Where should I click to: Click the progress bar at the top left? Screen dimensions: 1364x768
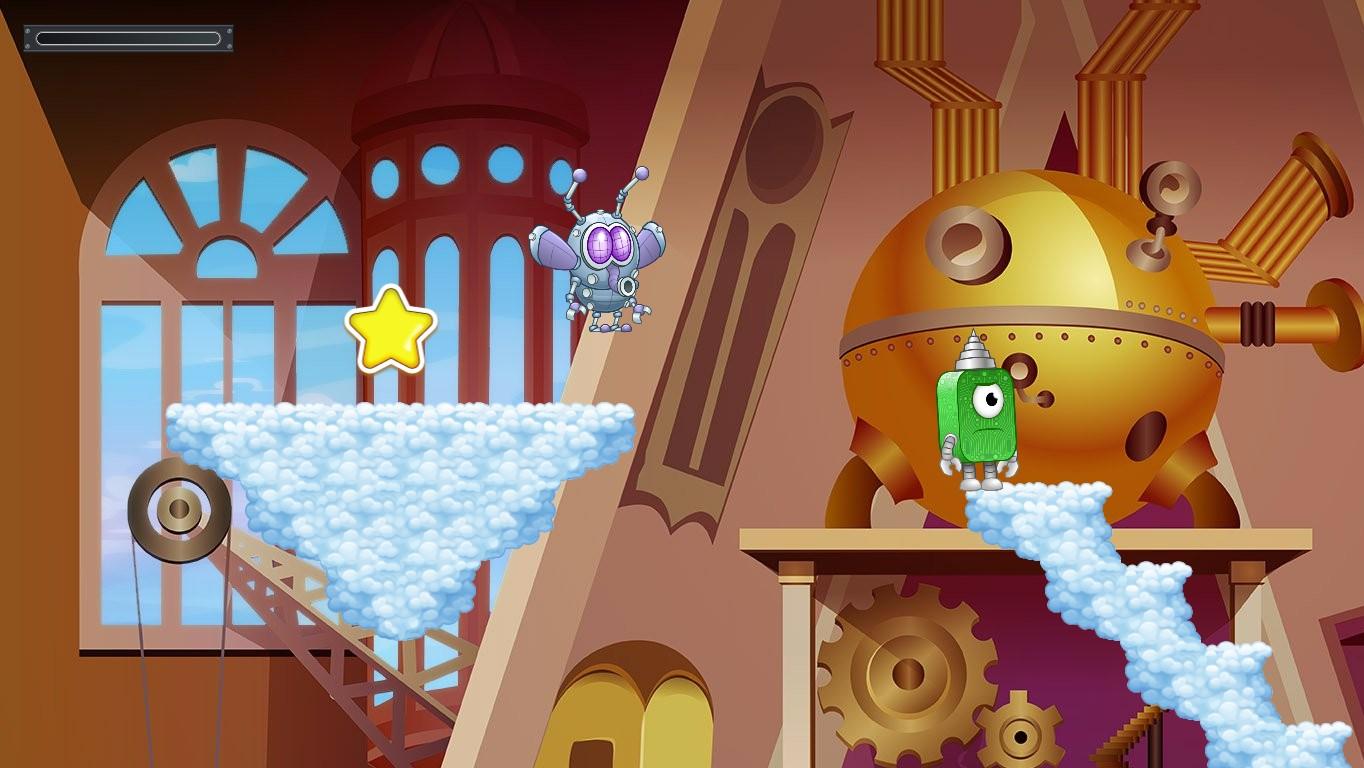128,38
